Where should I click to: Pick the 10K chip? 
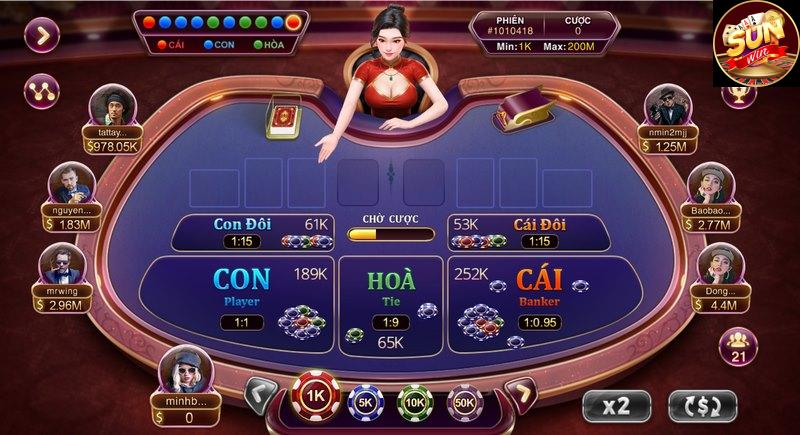(414, 401)
